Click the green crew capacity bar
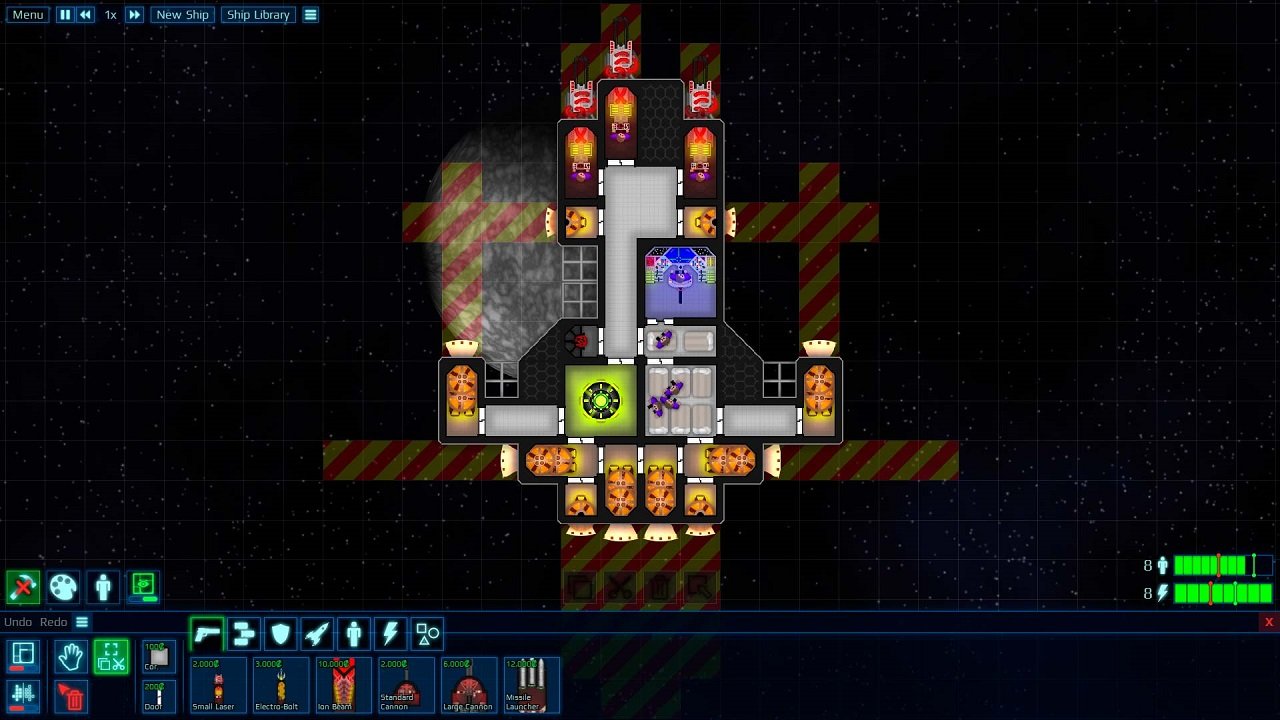The image size is (1280, 720). pos(1210,565)
